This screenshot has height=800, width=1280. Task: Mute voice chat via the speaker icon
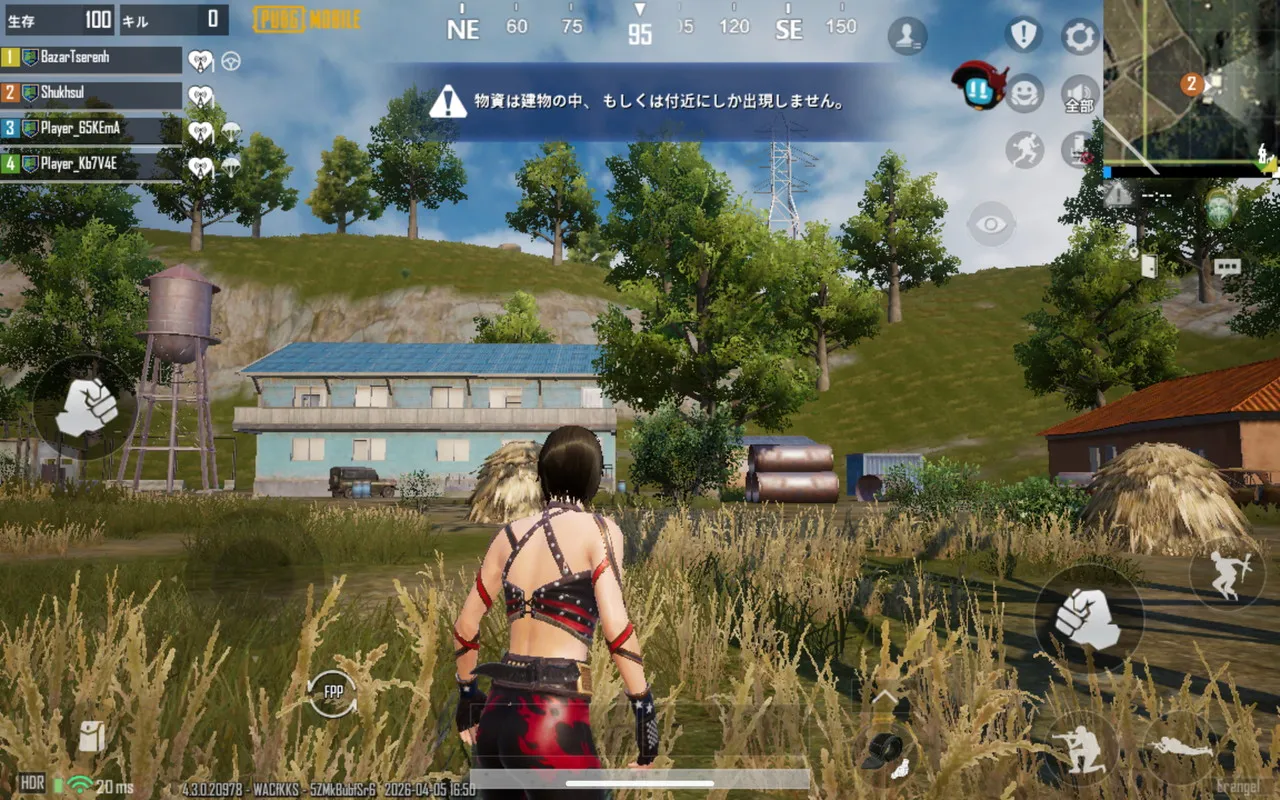point(1077,87)
